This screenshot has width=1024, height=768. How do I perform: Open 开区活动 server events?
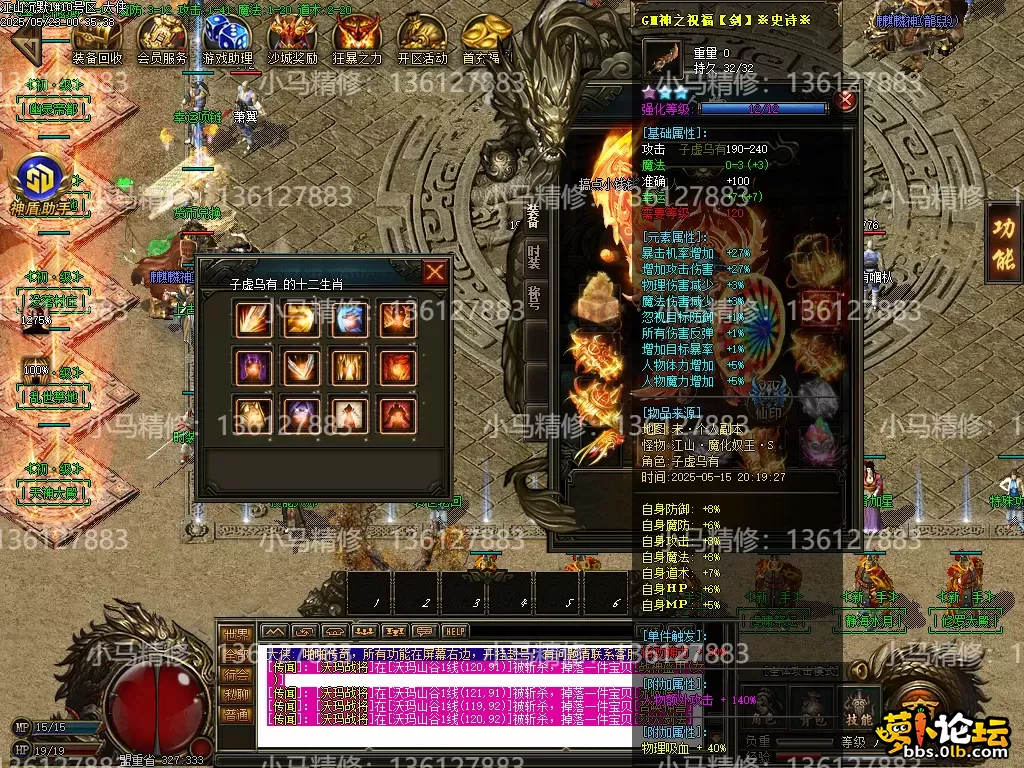(423, 41)
